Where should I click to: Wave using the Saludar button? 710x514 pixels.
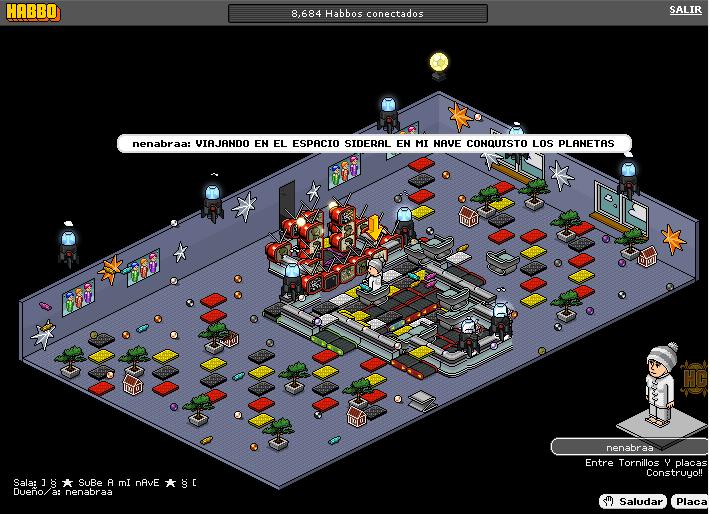click(633, 501)
